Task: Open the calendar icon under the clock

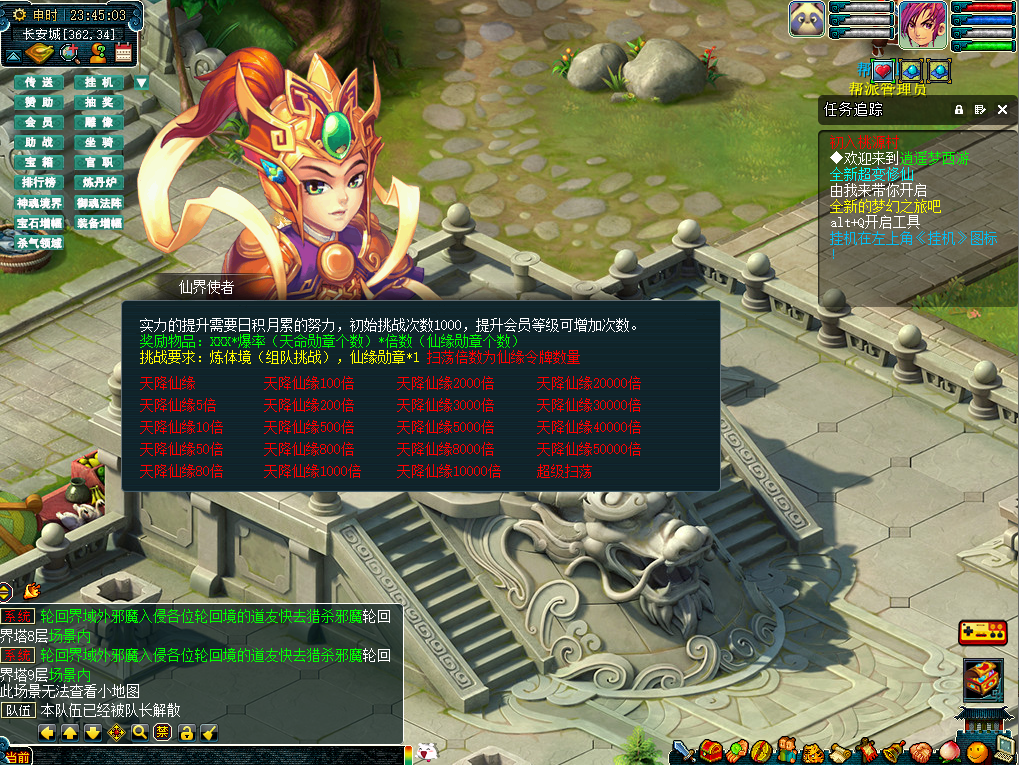Action: [124, 54]
